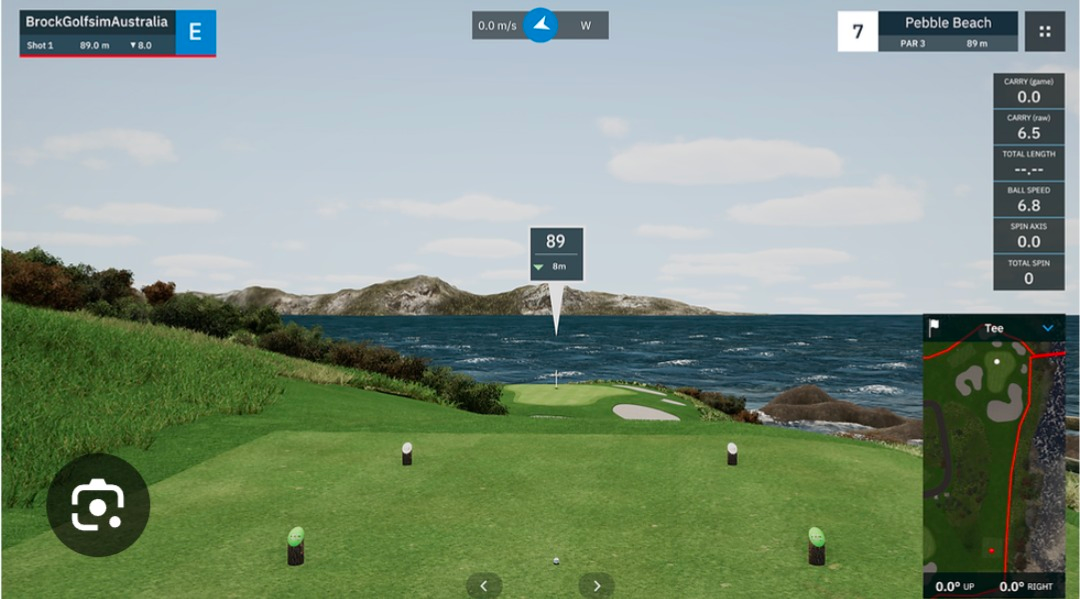This screenshot has height=599, width=1080.
Task: Open the four-dot menu button
Action: click(x=1044, y=31)
